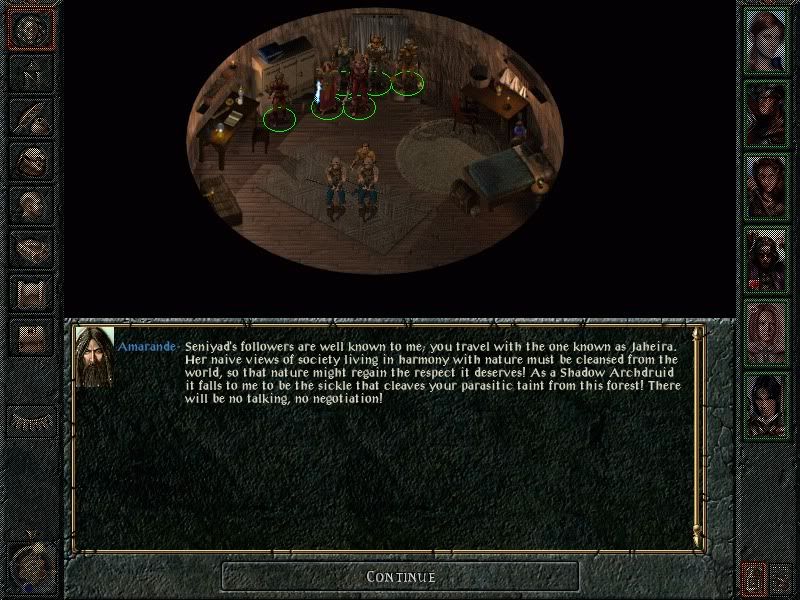The width and height of the screenshot is (800, 600).
Task: Open the priest scroll screen
Action: (31, 293)
